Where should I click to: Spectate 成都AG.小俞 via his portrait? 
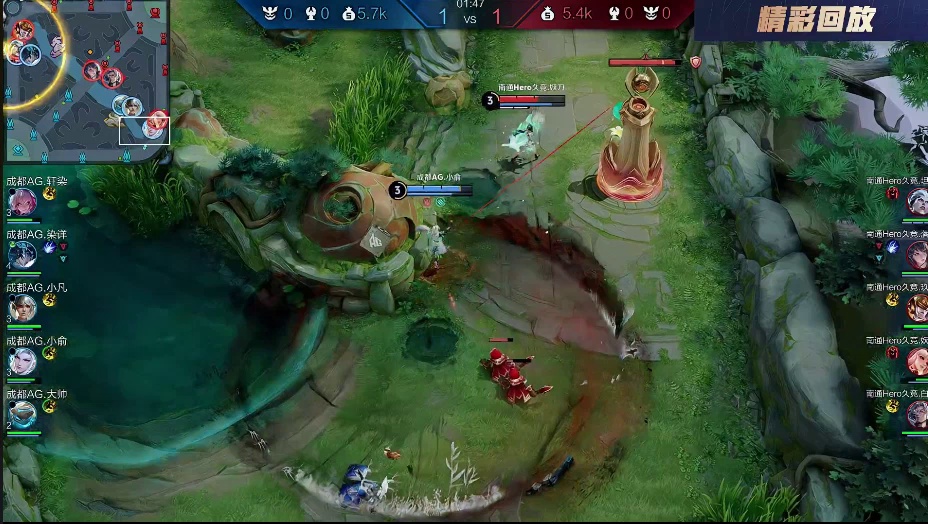click(22, 361)
